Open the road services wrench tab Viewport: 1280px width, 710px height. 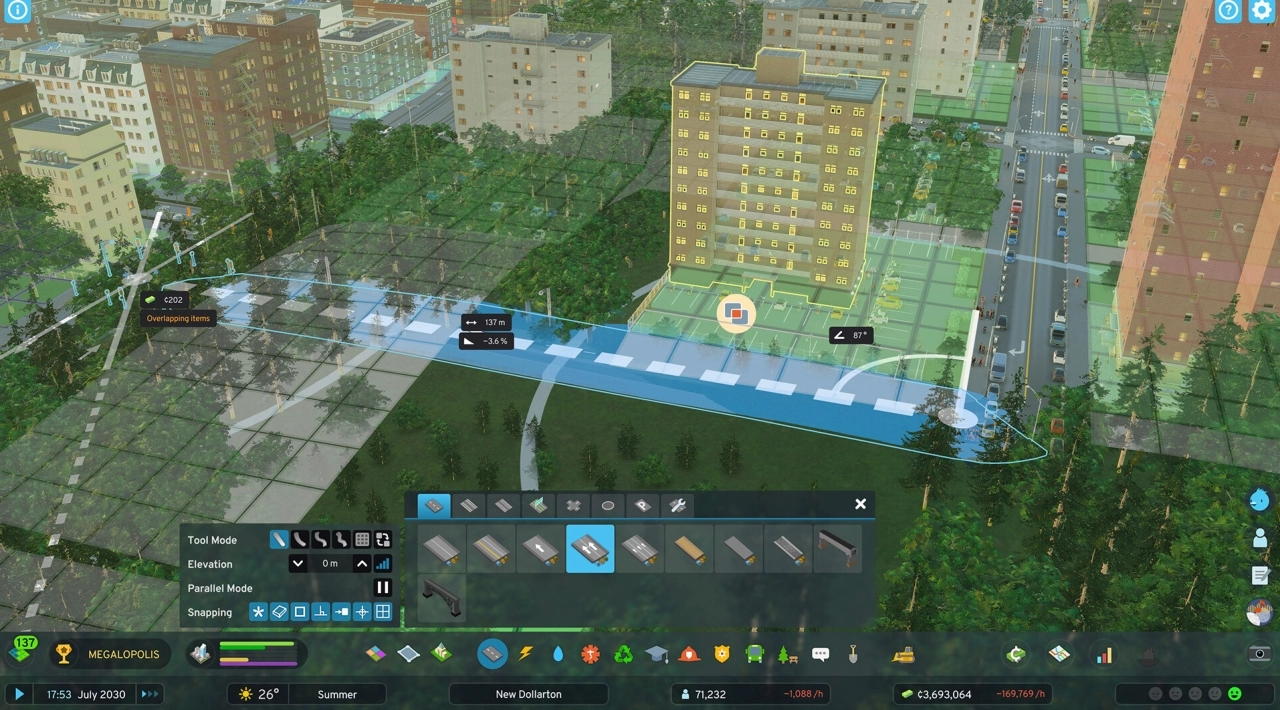677,505
